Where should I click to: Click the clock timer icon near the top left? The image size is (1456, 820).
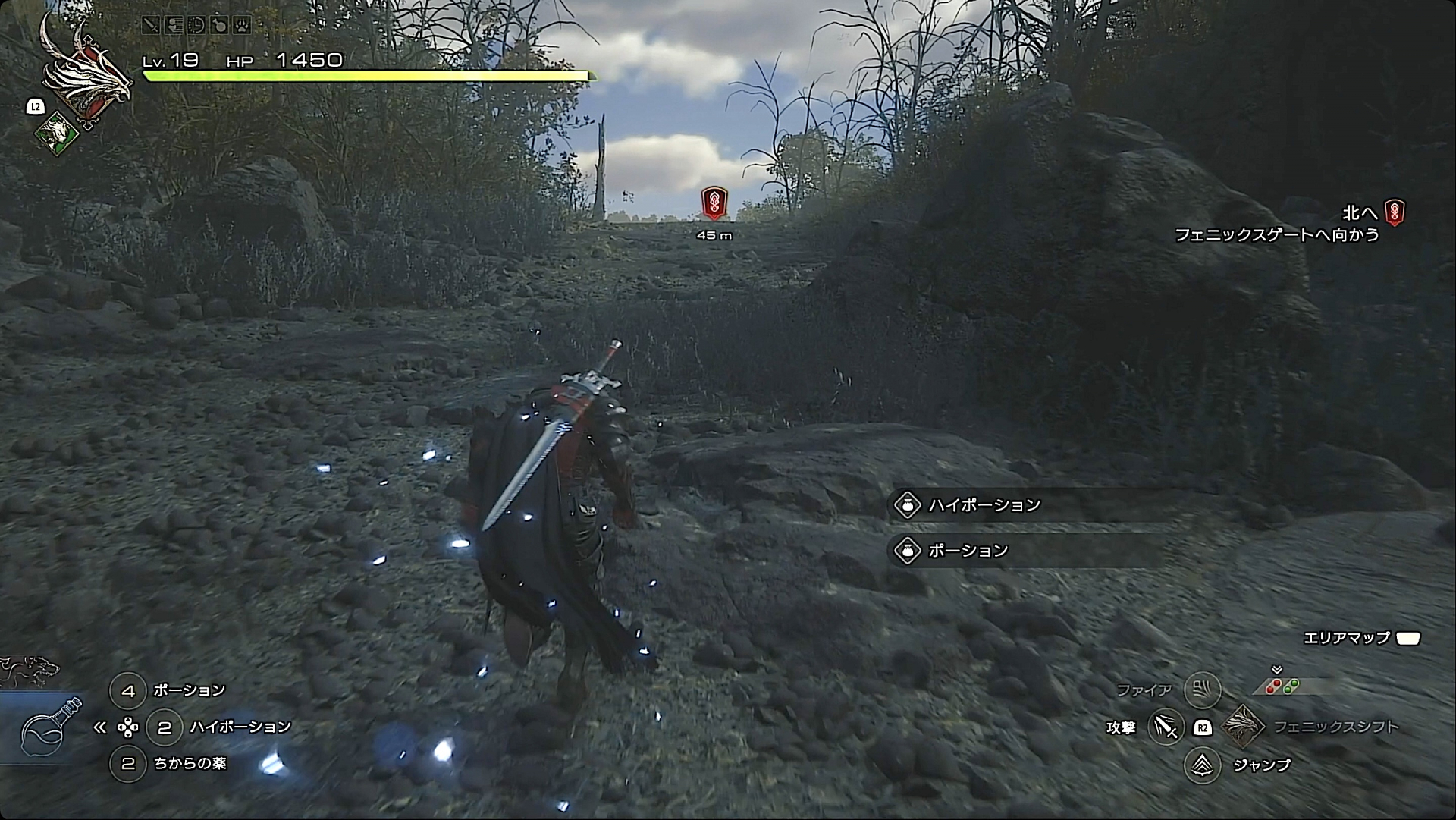click(196, 25)
